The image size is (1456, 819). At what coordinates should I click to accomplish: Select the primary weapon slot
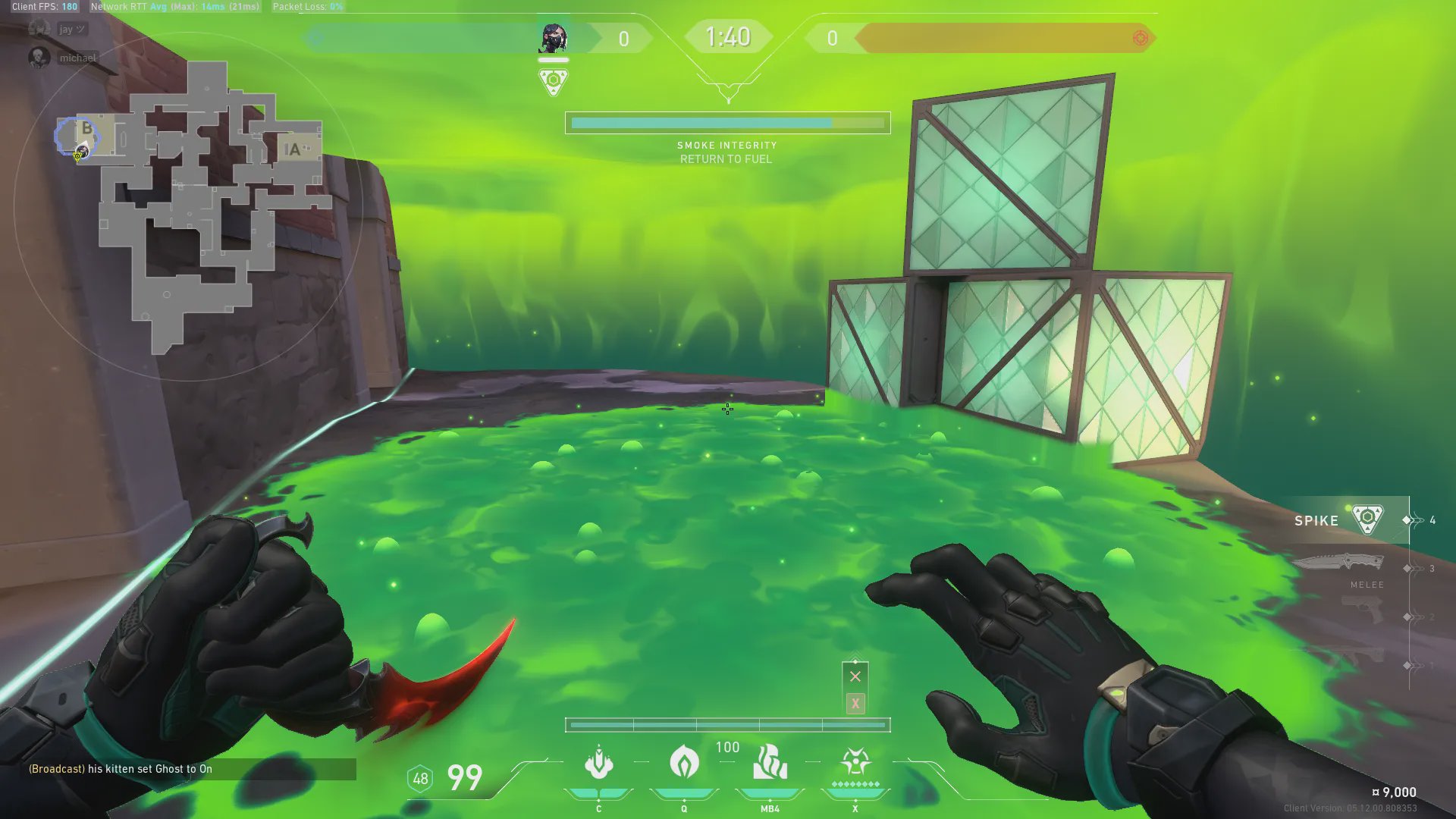(x=1357, y=657)
